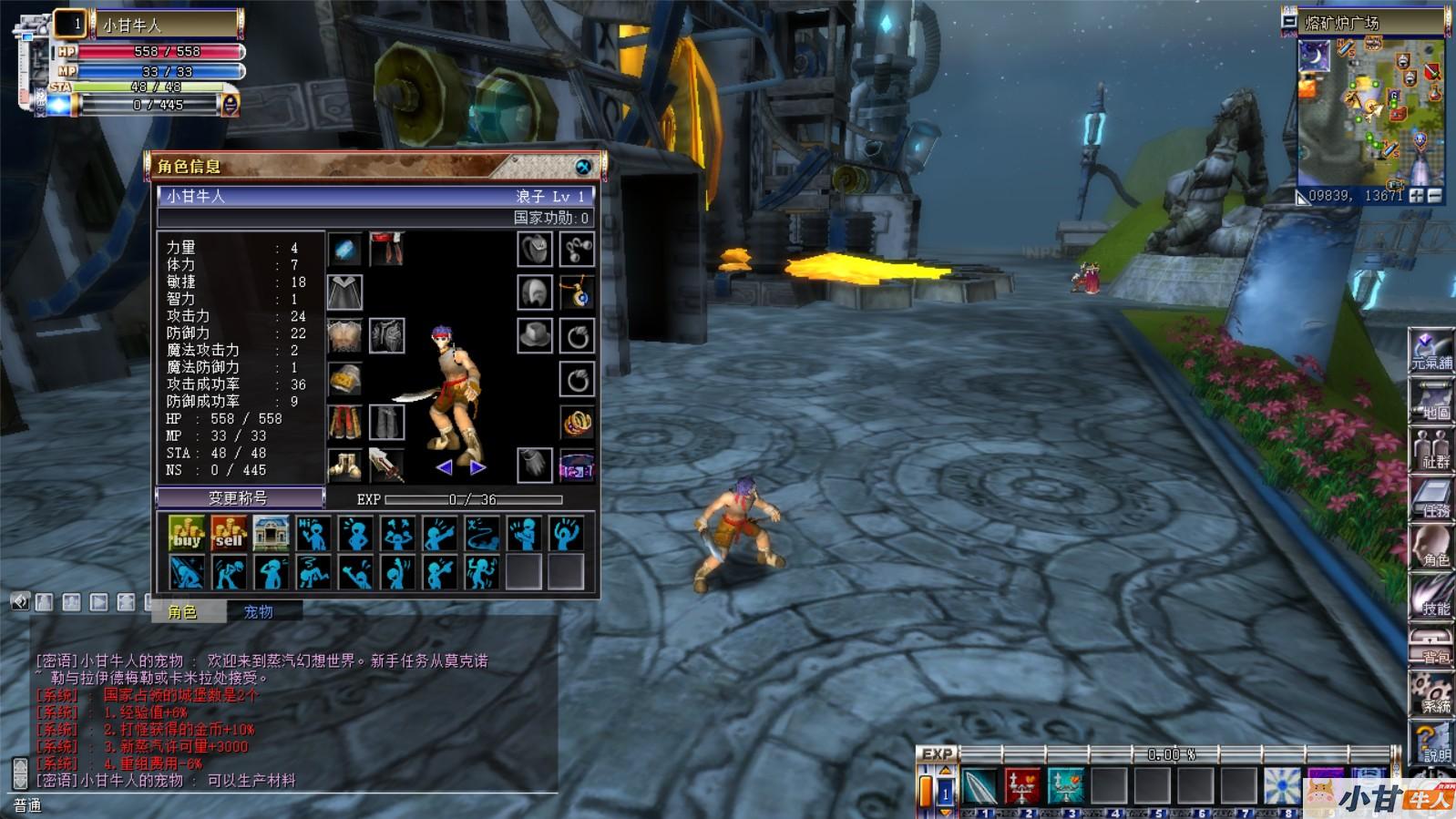Zoom in the minimap with plus button
Viewport: 1456px width, 819px height.
point(1416,195)
